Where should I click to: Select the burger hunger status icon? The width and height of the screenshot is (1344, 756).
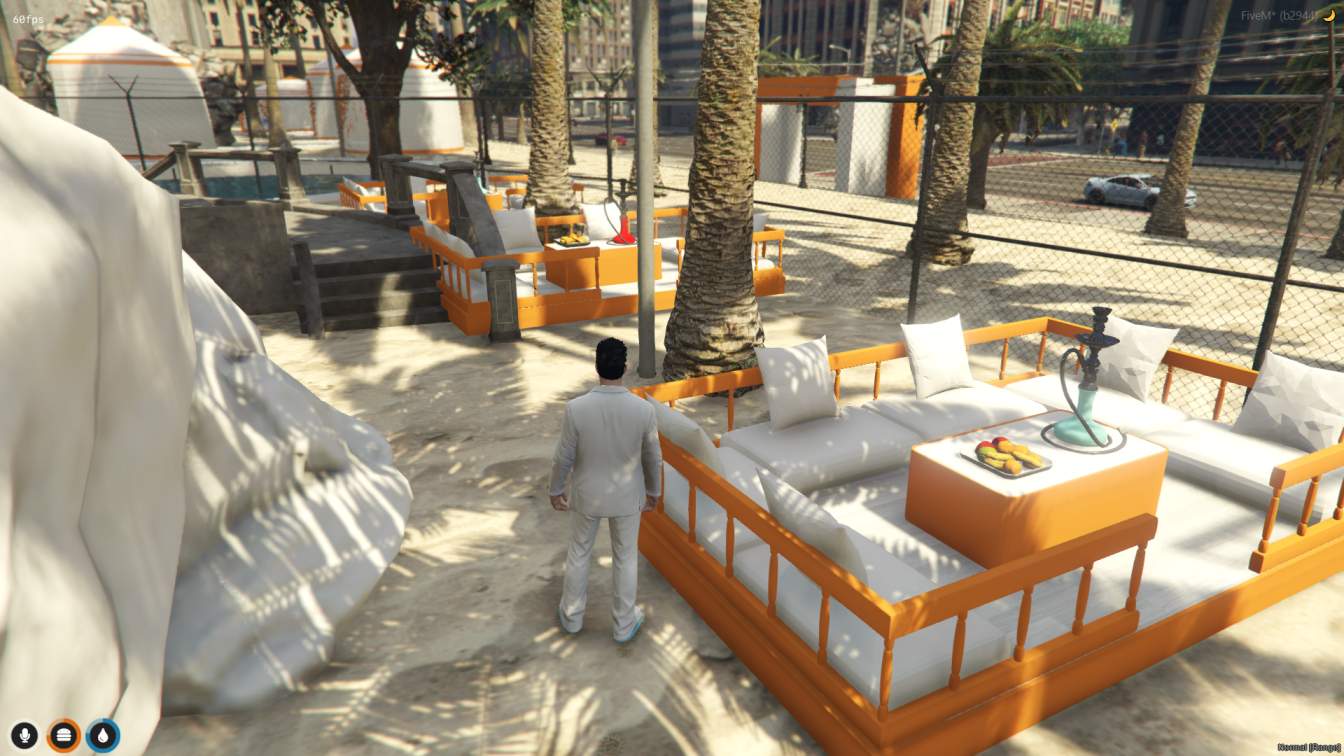pos(62,733)
